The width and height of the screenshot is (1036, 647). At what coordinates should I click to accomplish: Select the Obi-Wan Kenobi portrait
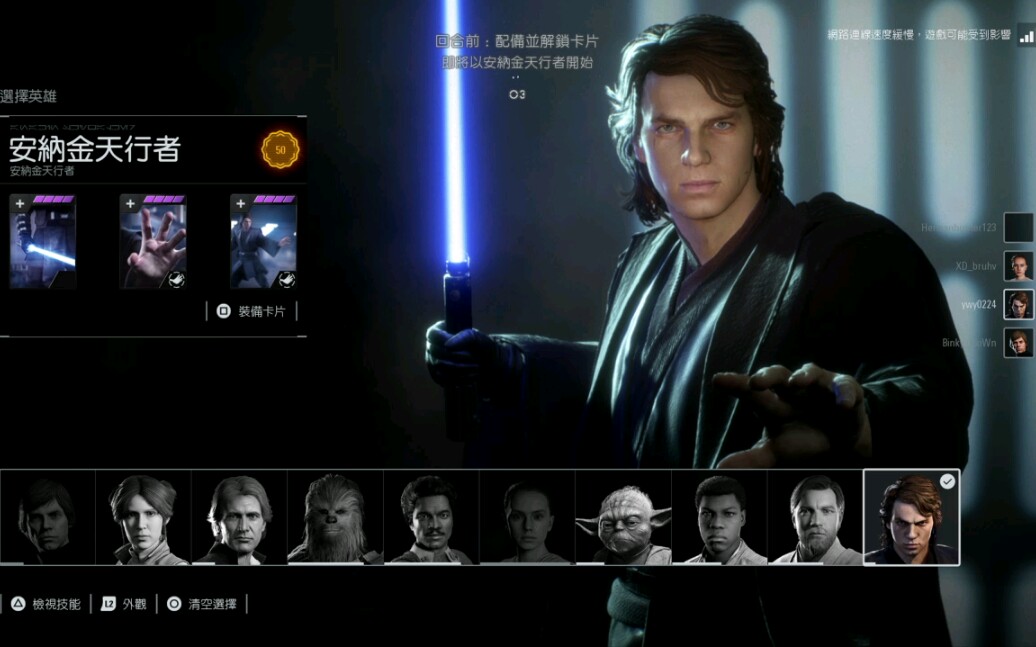coord(815,518)
